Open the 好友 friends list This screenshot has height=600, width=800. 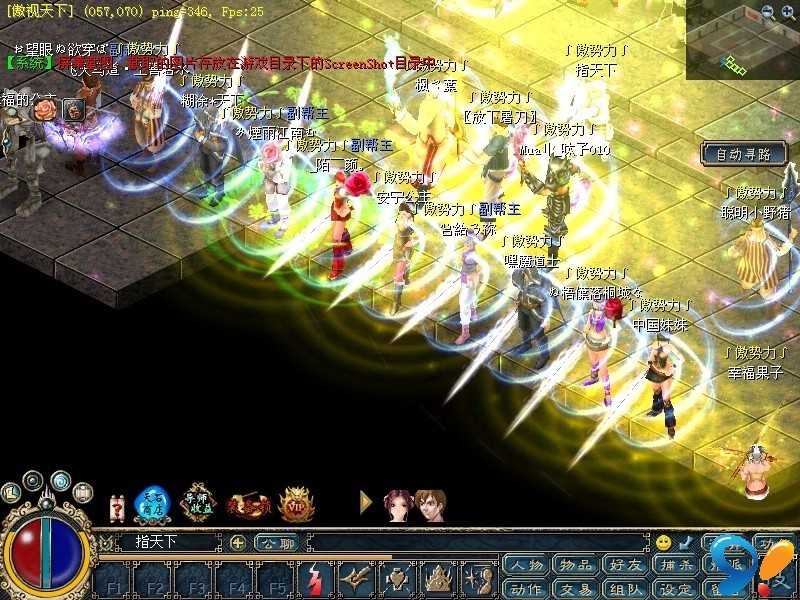pos(628,566)
